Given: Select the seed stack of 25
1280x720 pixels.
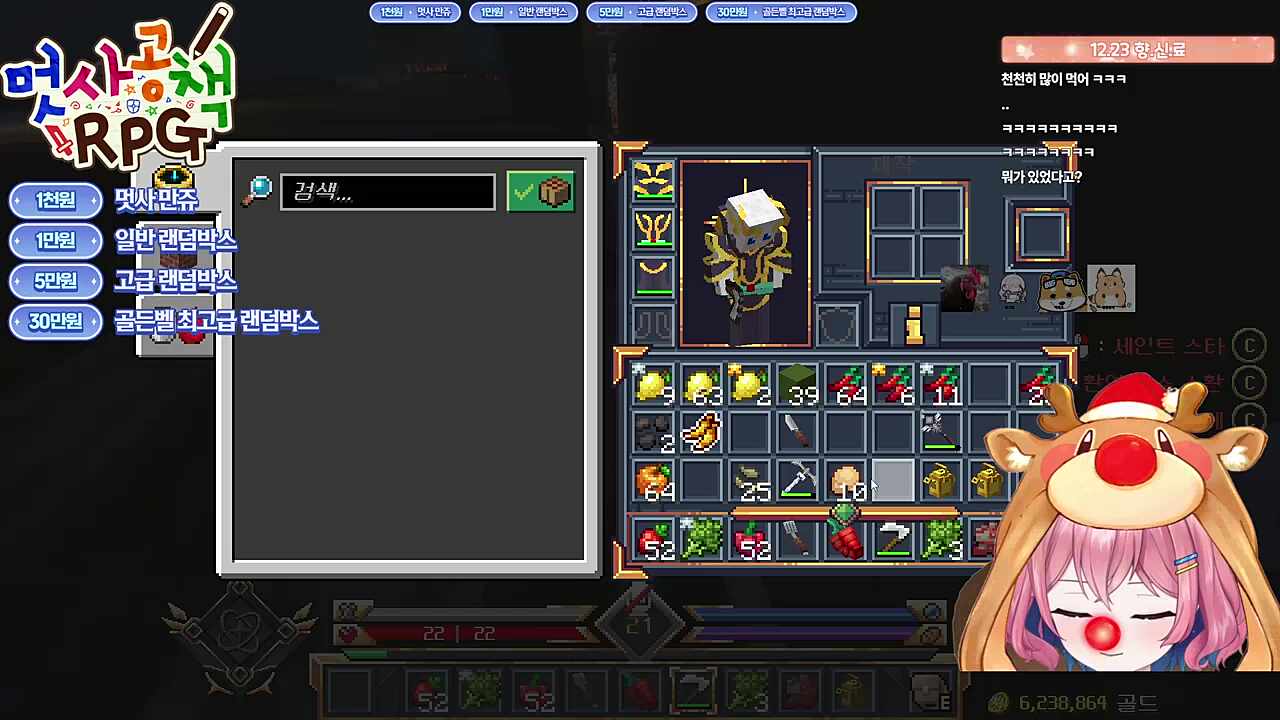Looking at the screenshot, I should (750, 482).
